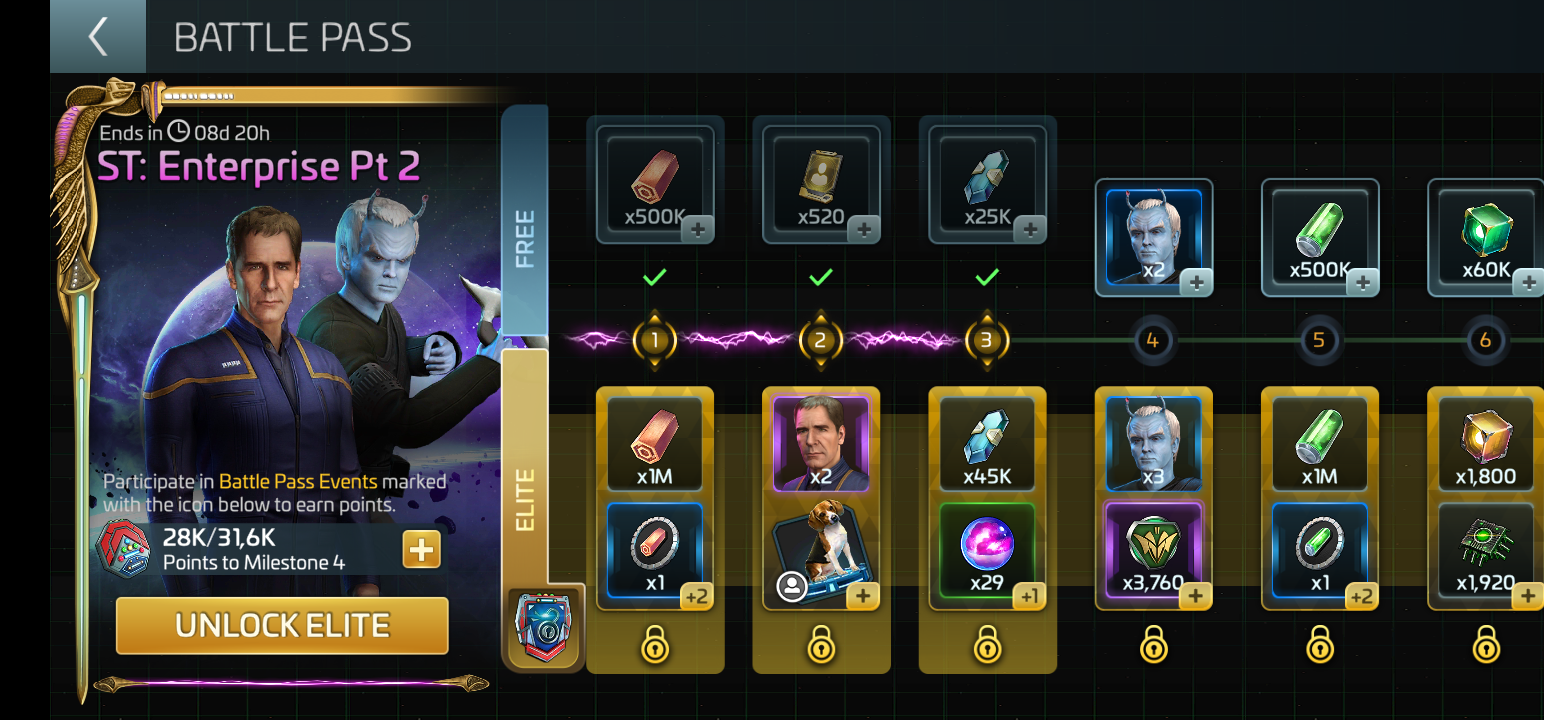The height and width of the screenshot is (720, 1544).
Task: Select the free x60K green cube reward
Action: pyautogui.click(x=1485, y=238)
